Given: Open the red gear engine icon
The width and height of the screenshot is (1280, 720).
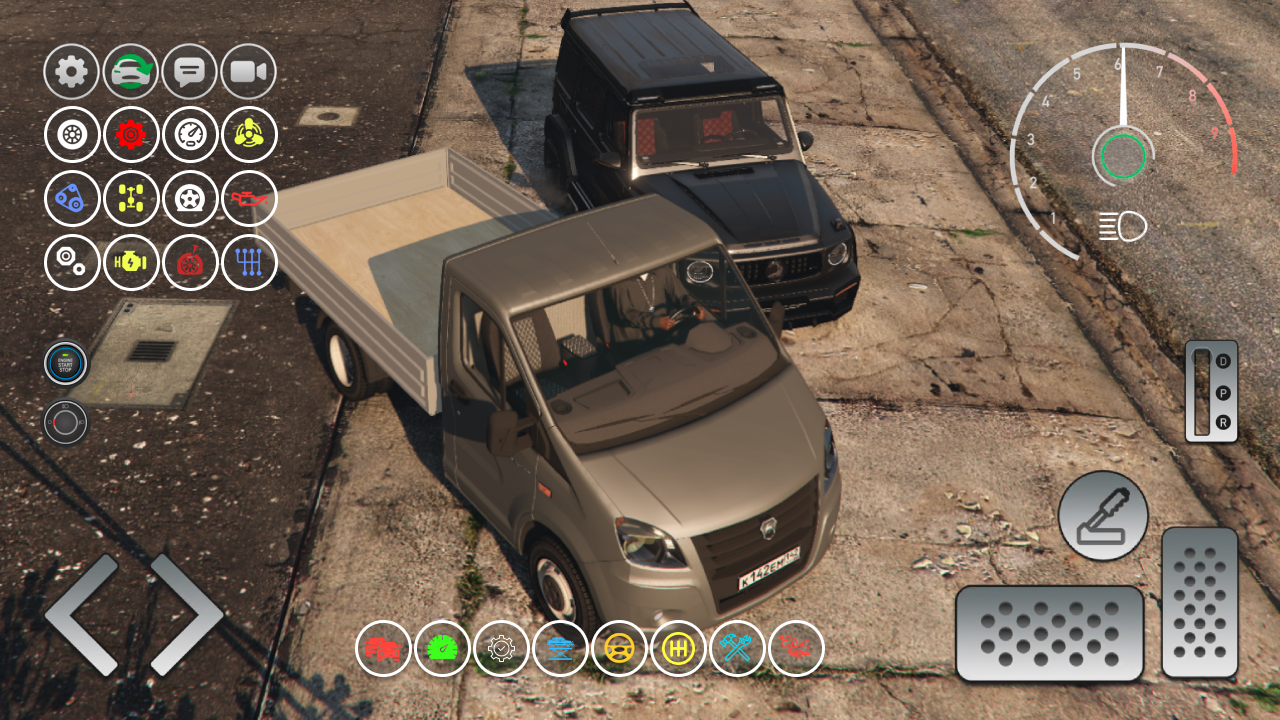Looking at the screenshot, I should (131, 134).
